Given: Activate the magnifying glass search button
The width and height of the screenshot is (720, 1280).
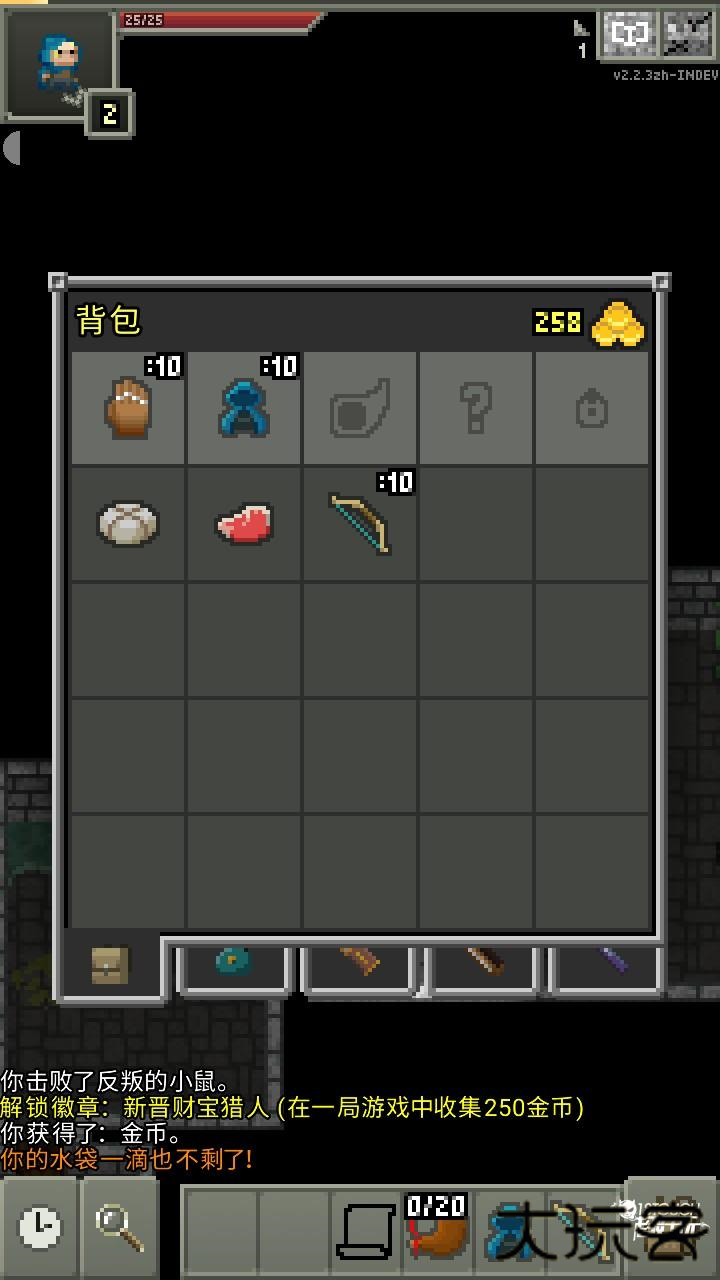Looking at the screenshot, I should pyautogui.click(x=120, y=1225).
